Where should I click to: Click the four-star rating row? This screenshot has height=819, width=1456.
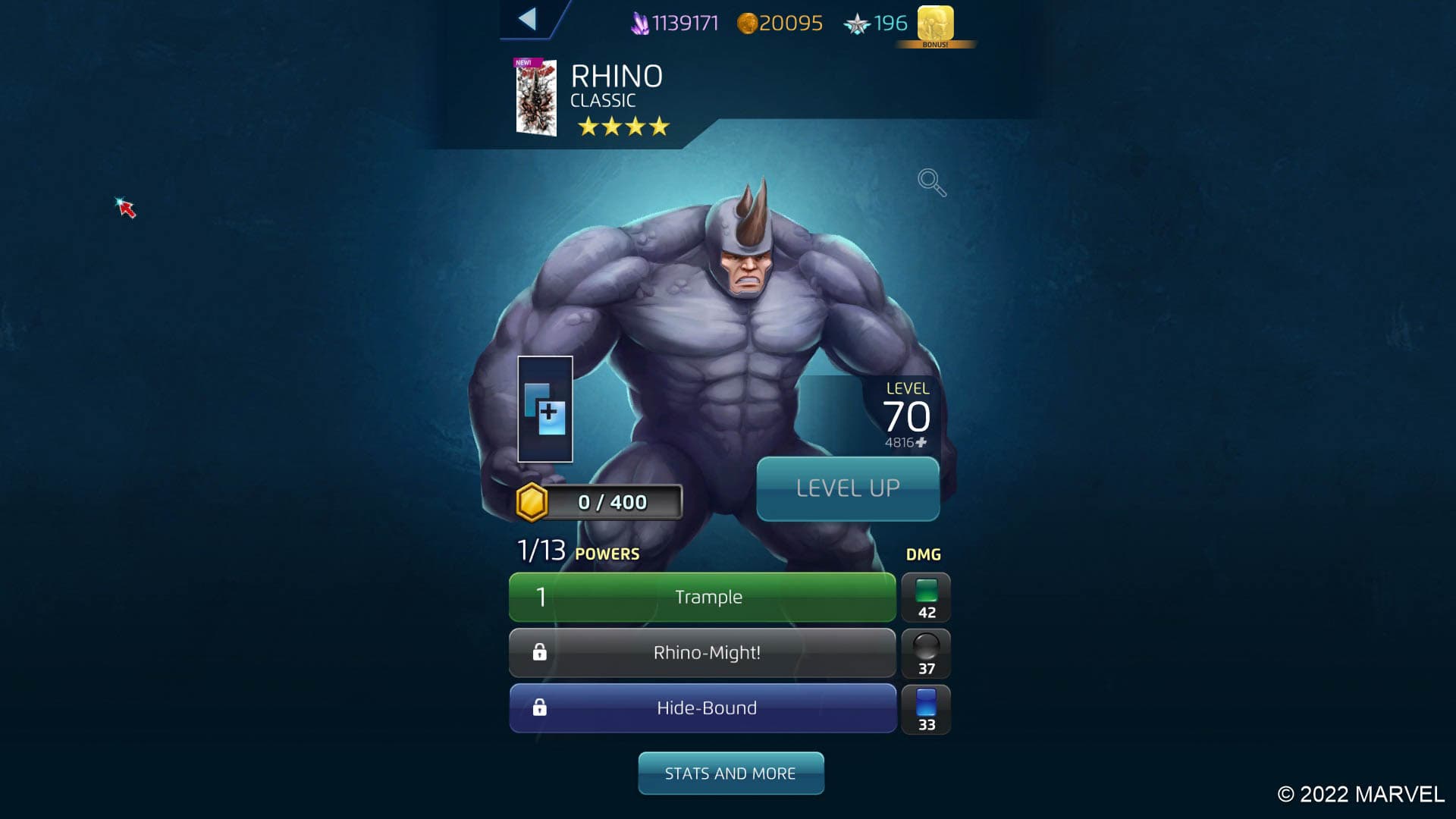(623, 127)
